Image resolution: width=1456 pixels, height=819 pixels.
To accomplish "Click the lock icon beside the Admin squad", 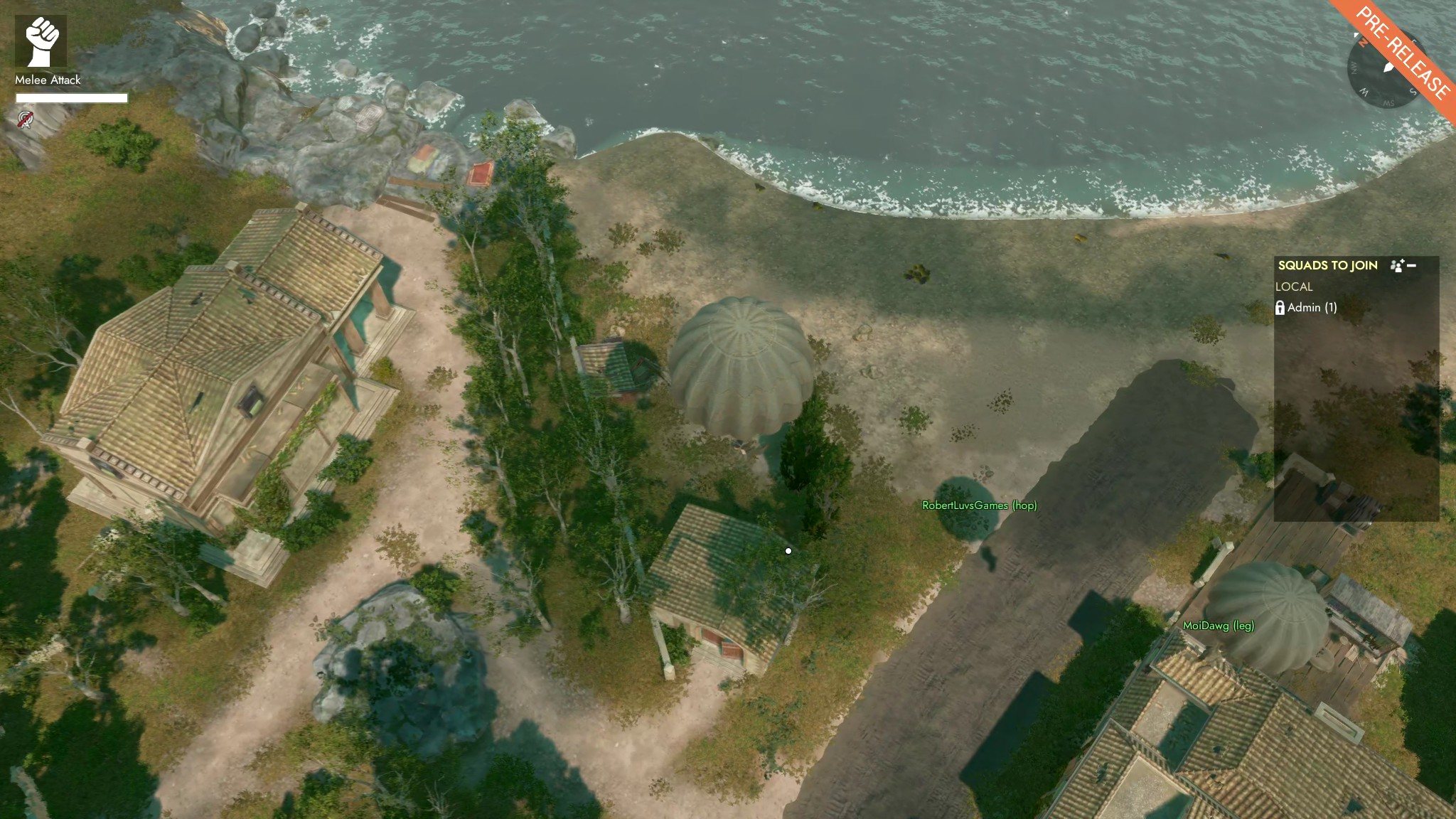I will pyautogui.click(x=1280, y=309).
